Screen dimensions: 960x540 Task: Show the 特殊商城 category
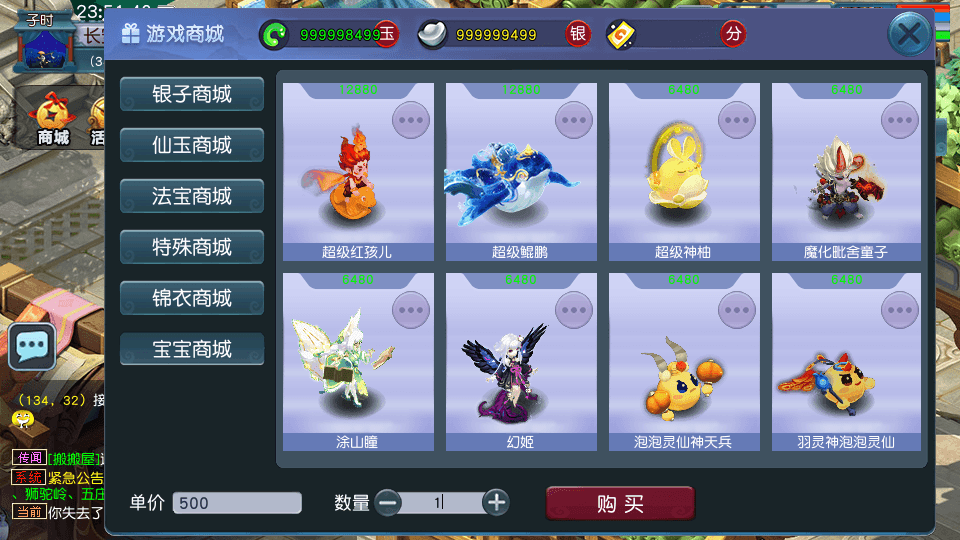click(192, 247)
